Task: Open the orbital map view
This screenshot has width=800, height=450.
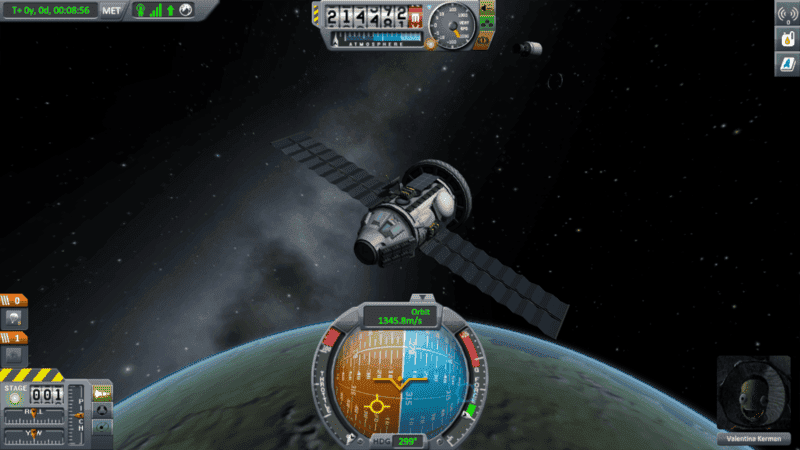Action: point(102,426)
